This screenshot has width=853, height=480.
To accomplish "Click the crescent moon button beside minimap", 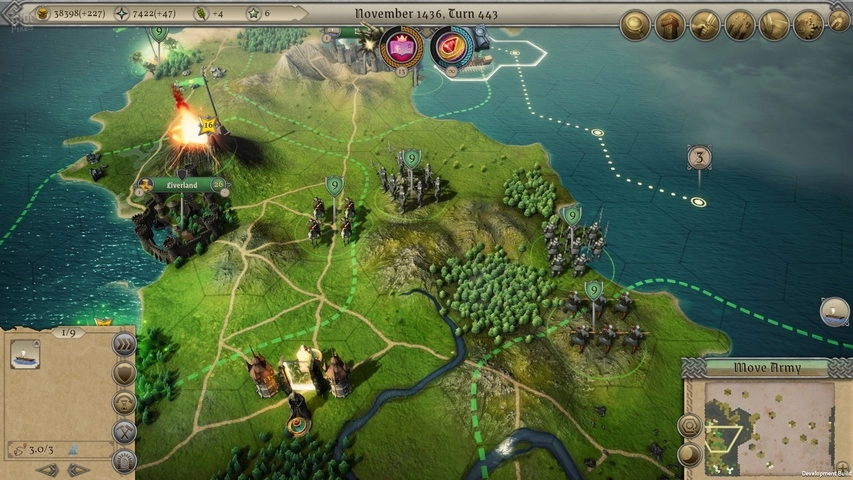I will (690, 455).
